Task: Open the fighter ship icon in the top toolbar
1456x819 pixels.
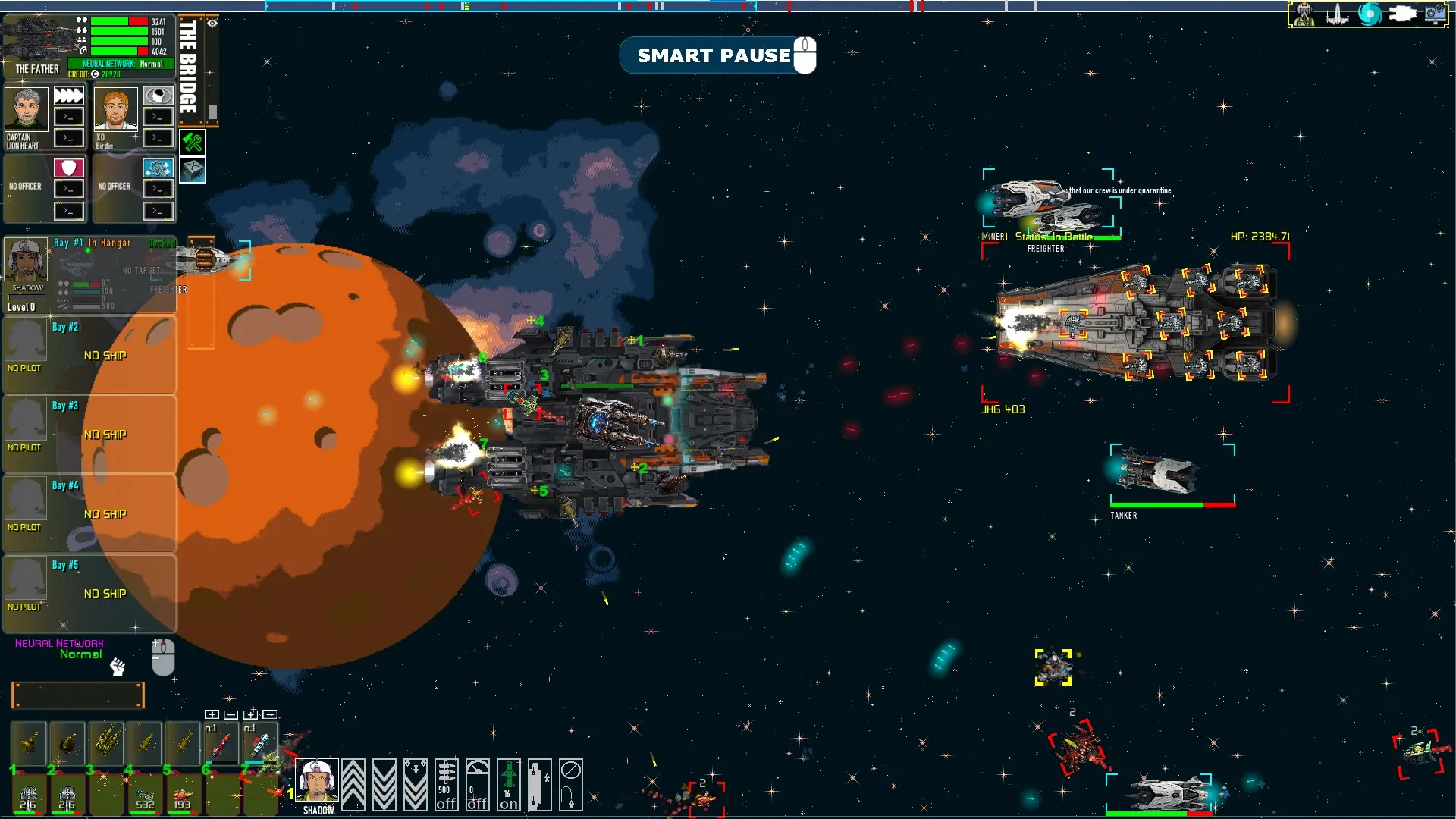Action: [x=1337, y=14]
